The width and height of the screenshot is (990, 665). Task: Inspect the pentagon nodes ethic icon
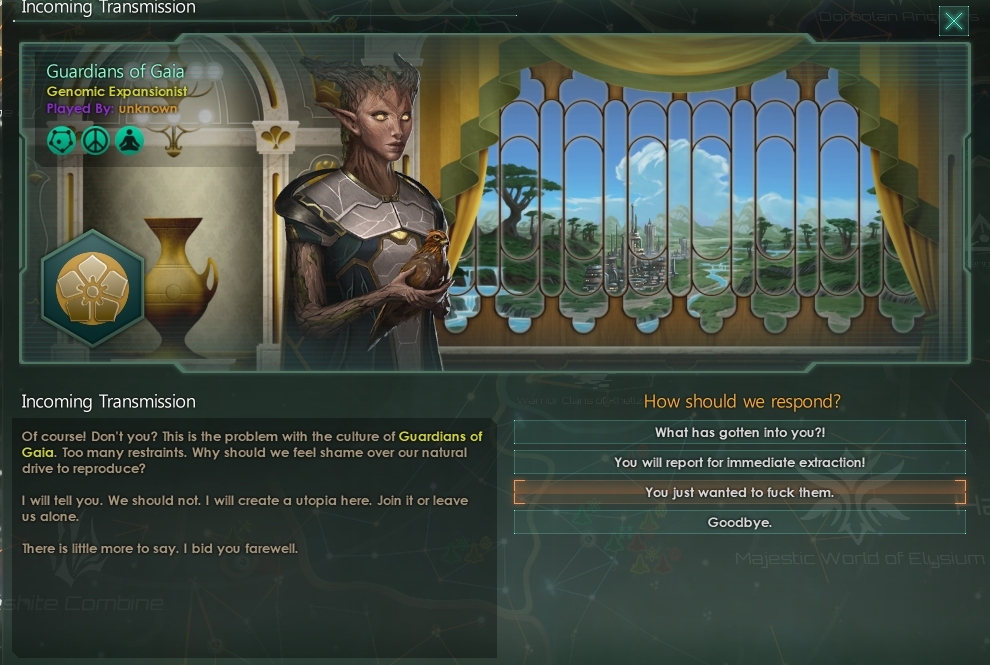coord(61,141)
